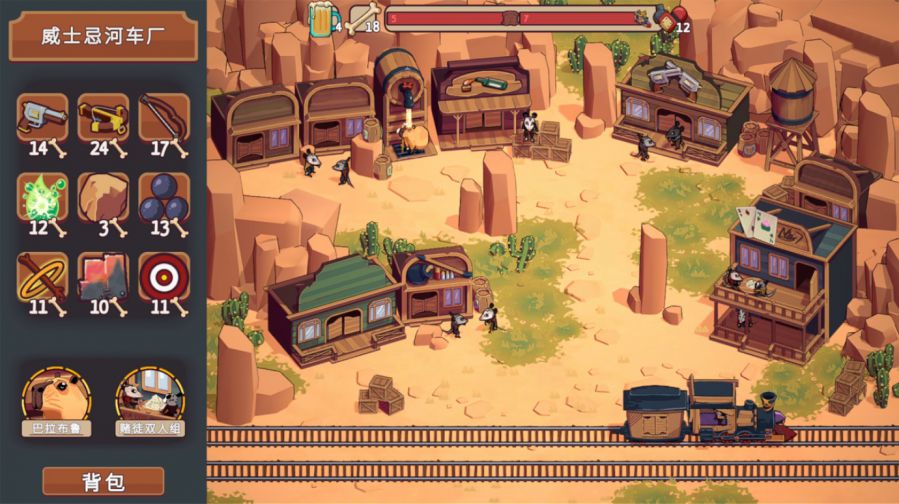Pick the green flame item

[x=42, y=197]
